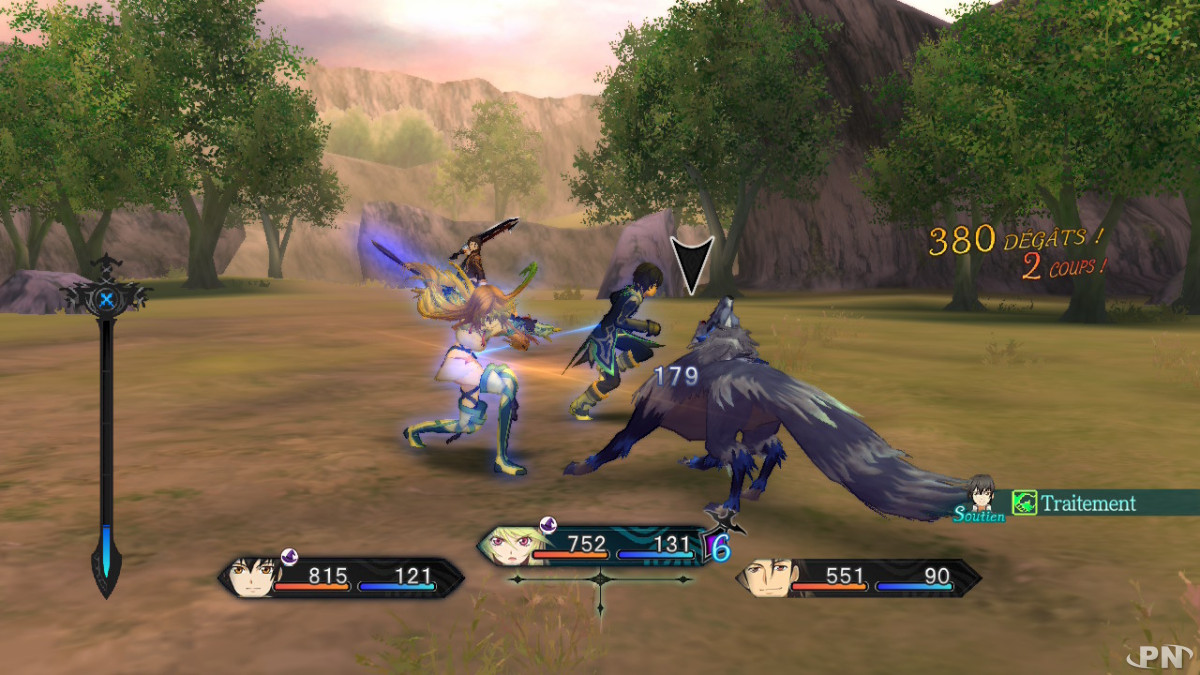Click the green Traitement skill icon

point(1023,503)
